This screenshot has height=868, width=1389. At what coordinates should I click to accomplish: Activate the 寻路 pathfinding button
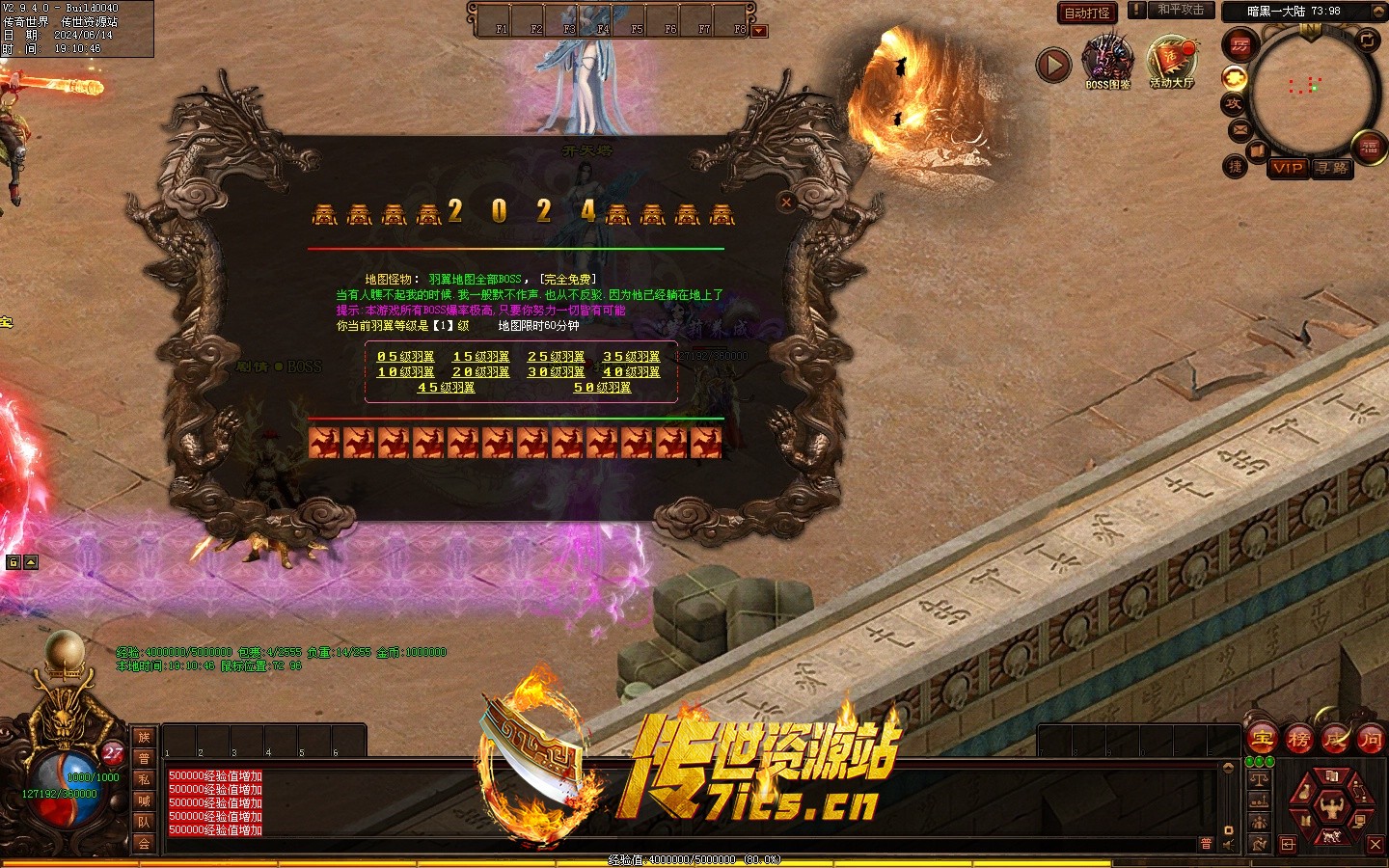pos(1332,168)
